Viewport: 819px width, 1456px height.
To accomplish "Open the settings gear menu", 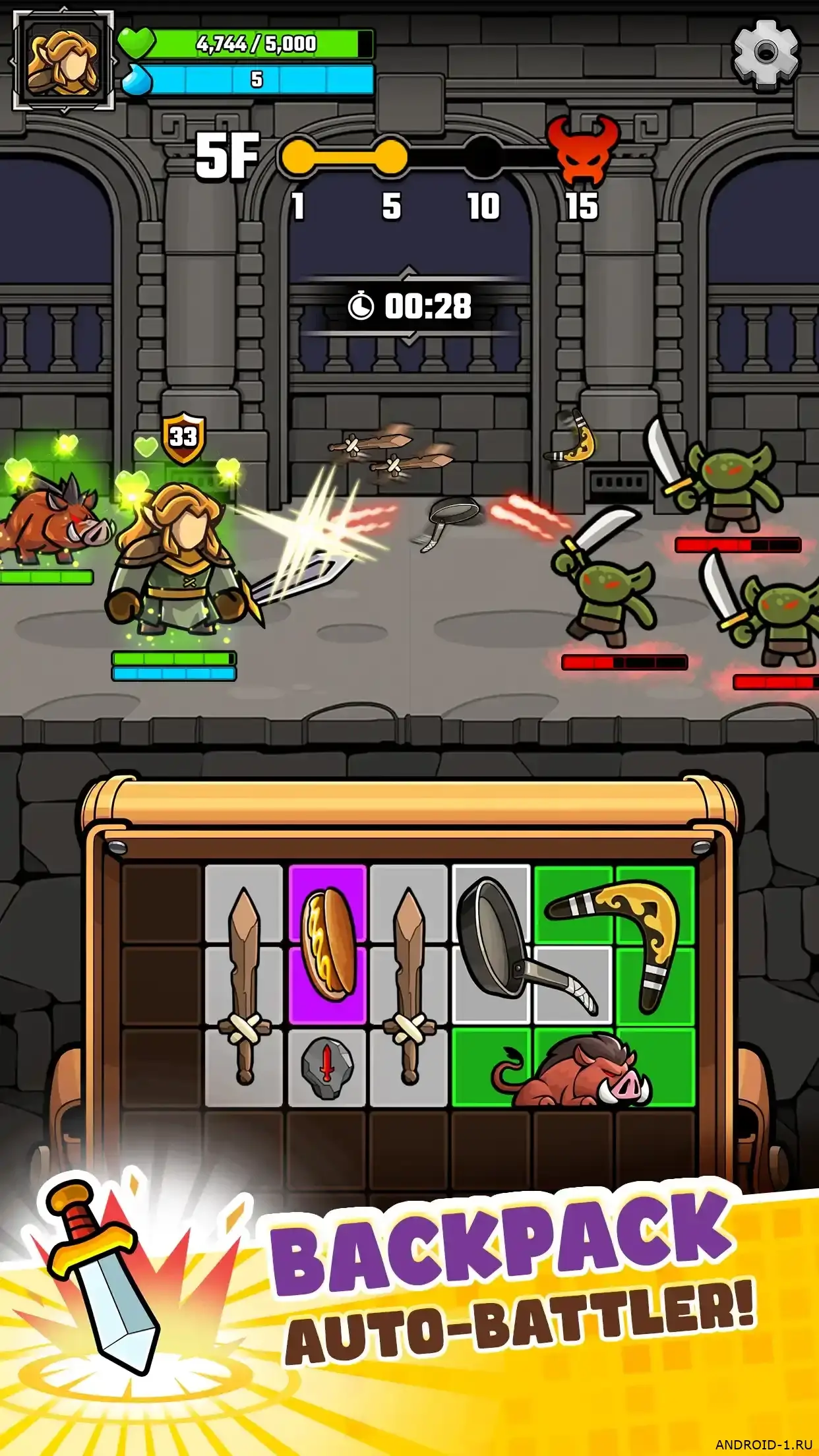I will (x=766, y=53).
